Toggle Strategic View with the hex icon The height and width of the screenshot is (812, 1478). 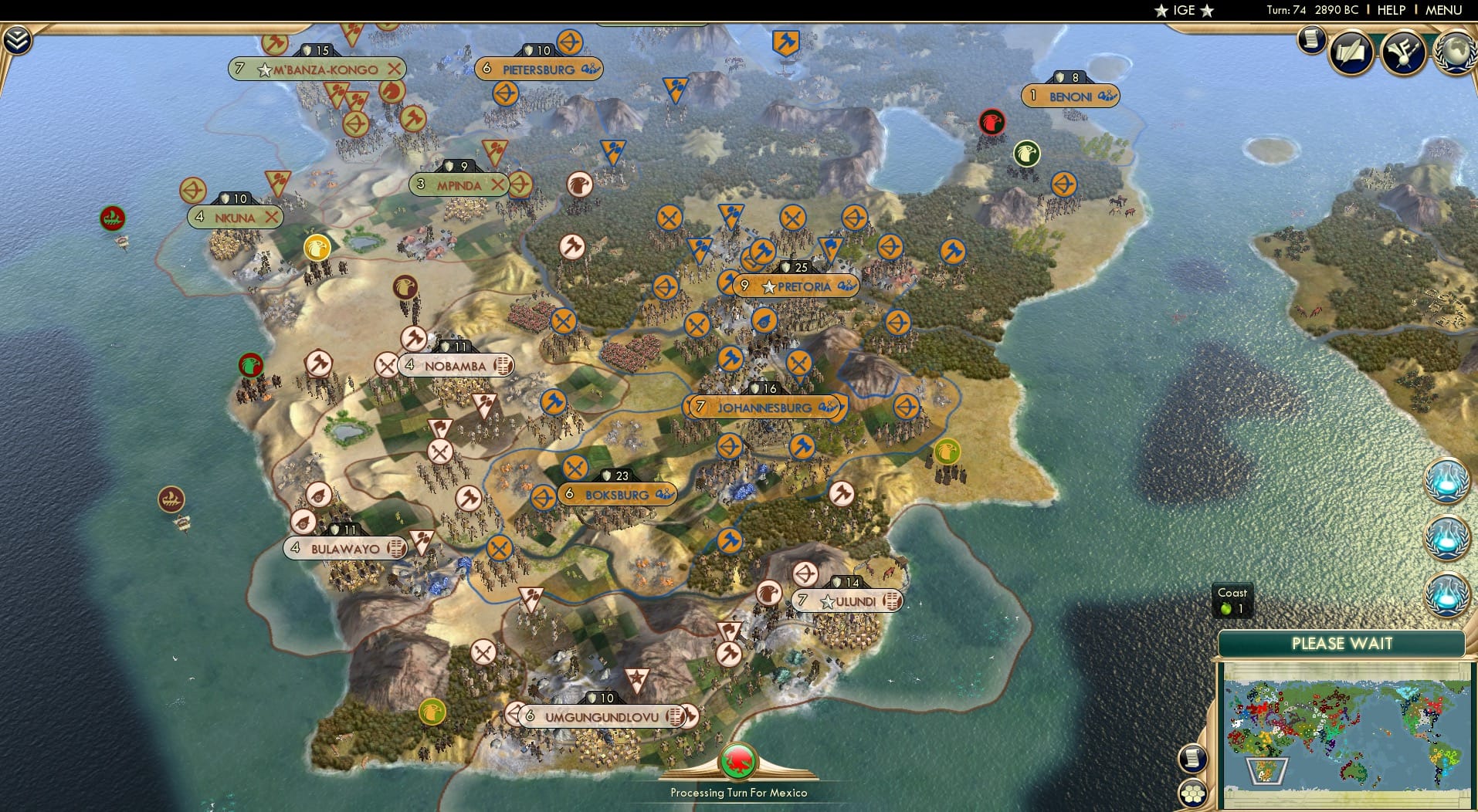tap(1194, 793)
